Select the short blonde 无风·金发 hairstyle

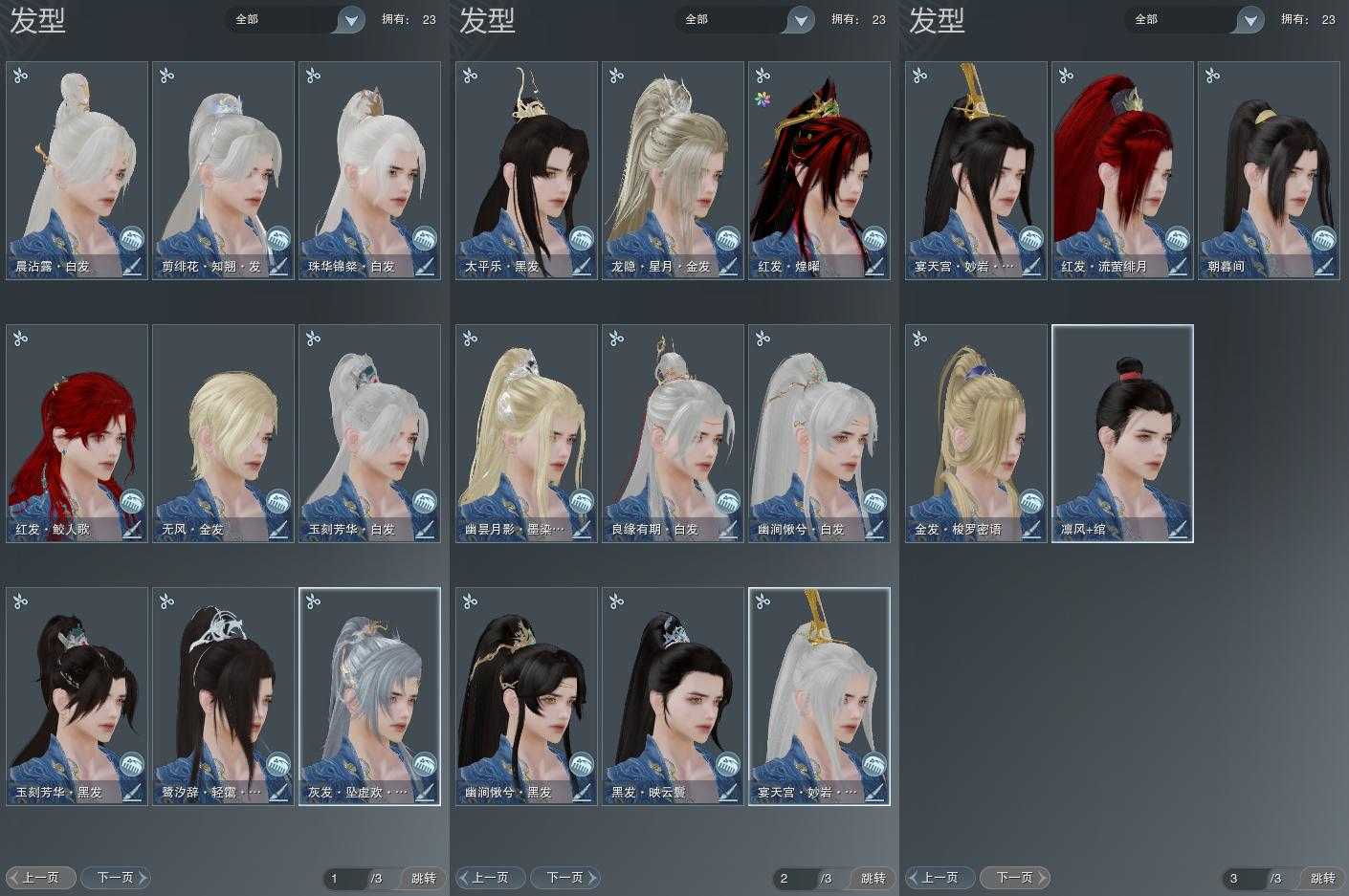(224, 433)
